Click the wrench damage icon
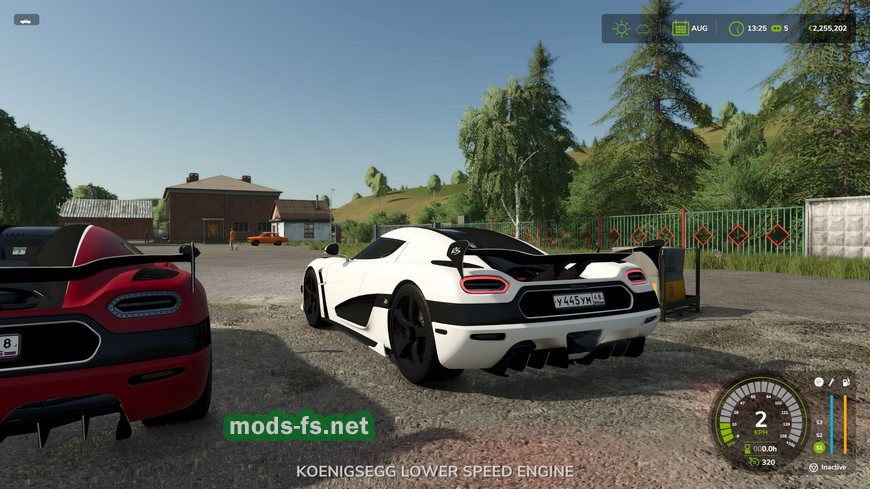Screen dimensions: 870x489 tap(831, 382)
